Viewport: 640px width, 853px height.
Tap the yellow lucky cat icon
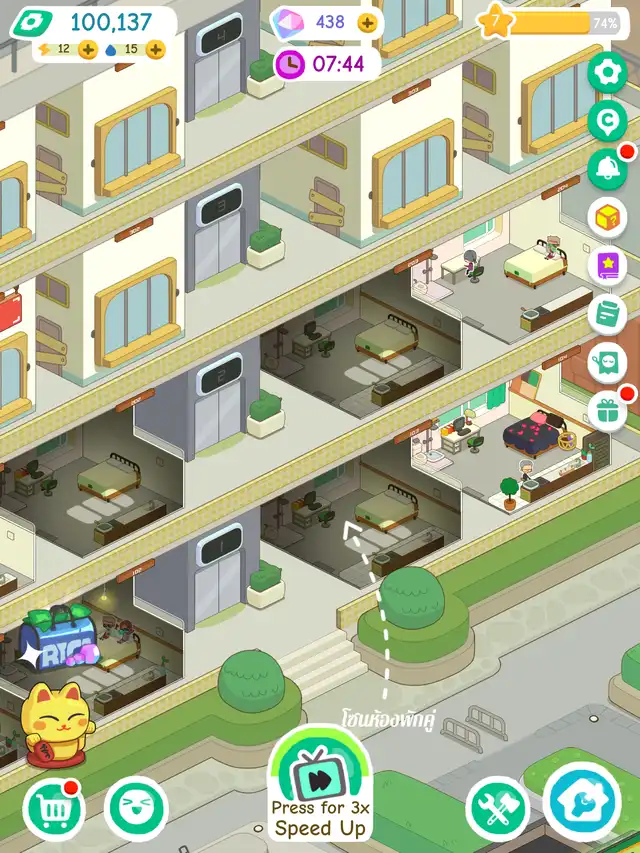click(x=53, y=722)
